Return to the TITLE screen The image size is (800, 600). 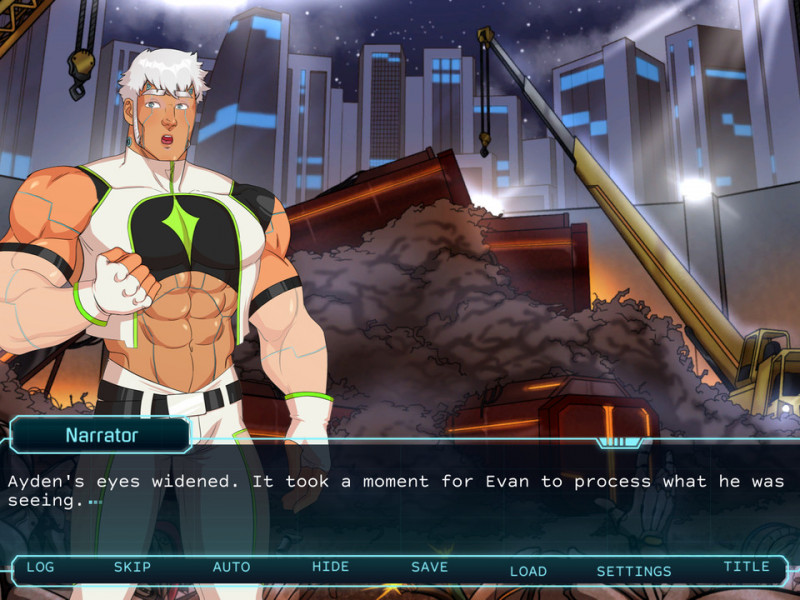746,566
